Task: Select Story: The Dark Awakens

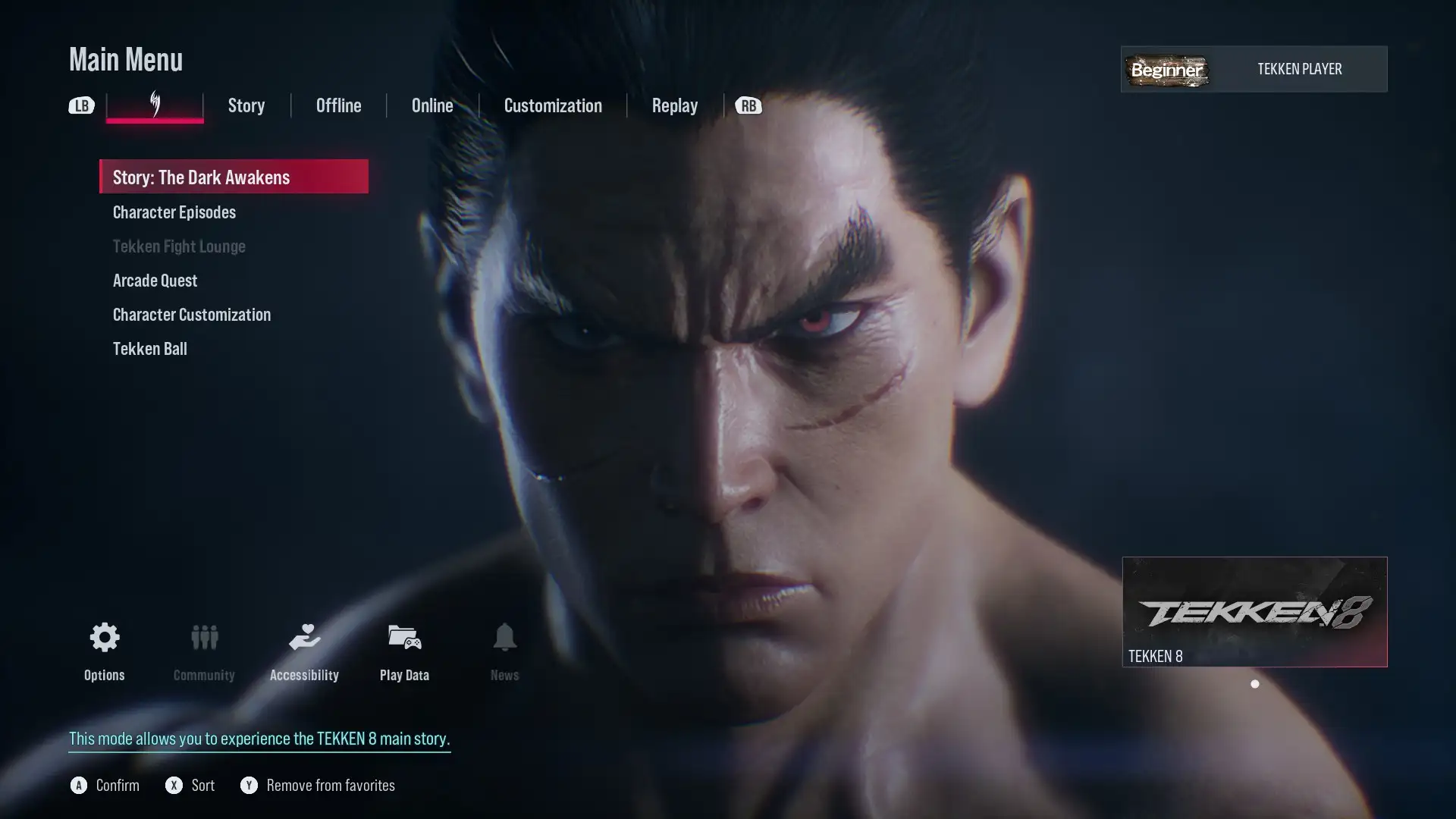Action: pyautogui.click(x=234, y=177)
